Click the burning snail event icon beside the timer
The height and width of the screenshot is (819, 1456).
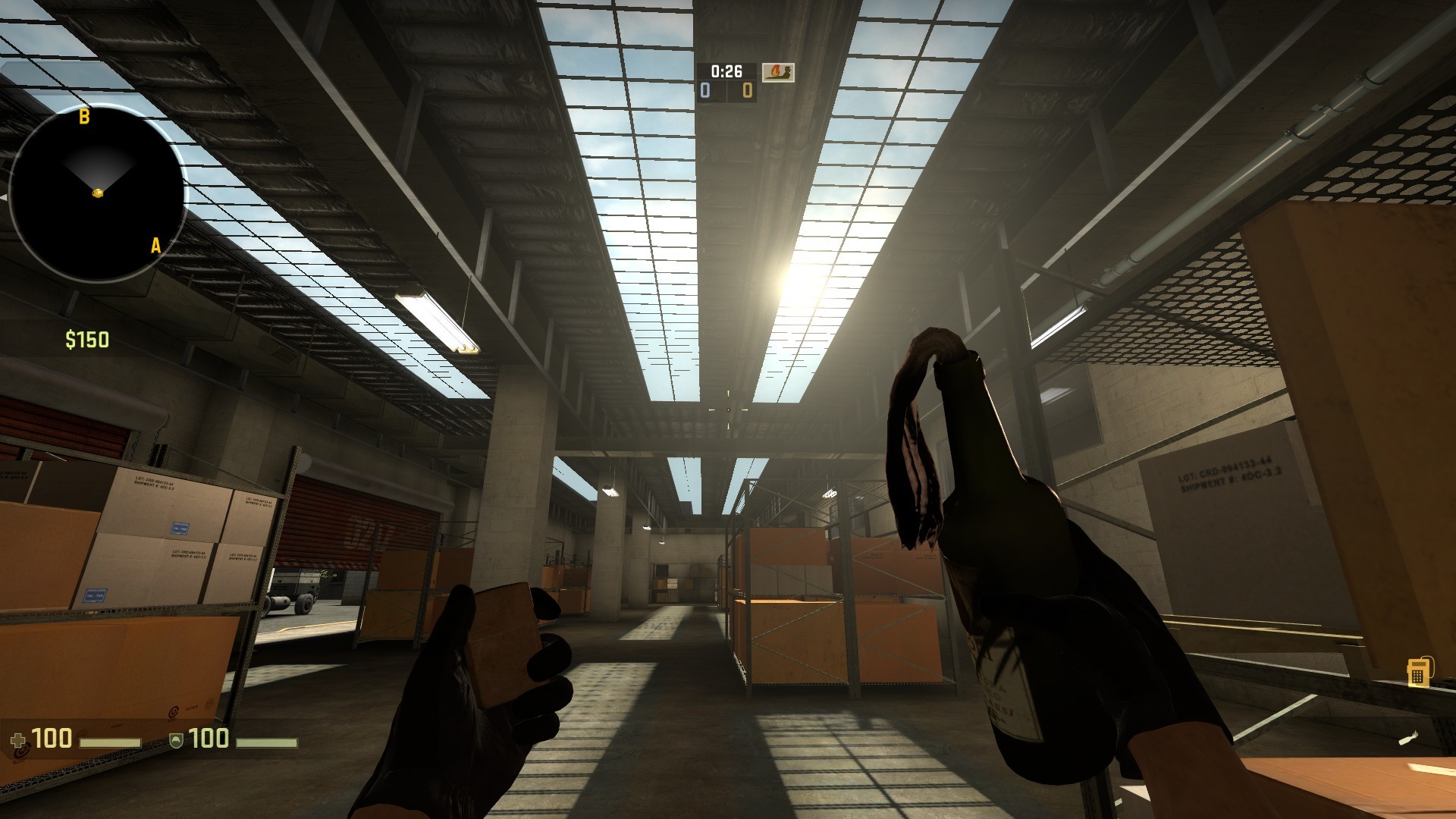pyautogui.click(x=777, y=73)
